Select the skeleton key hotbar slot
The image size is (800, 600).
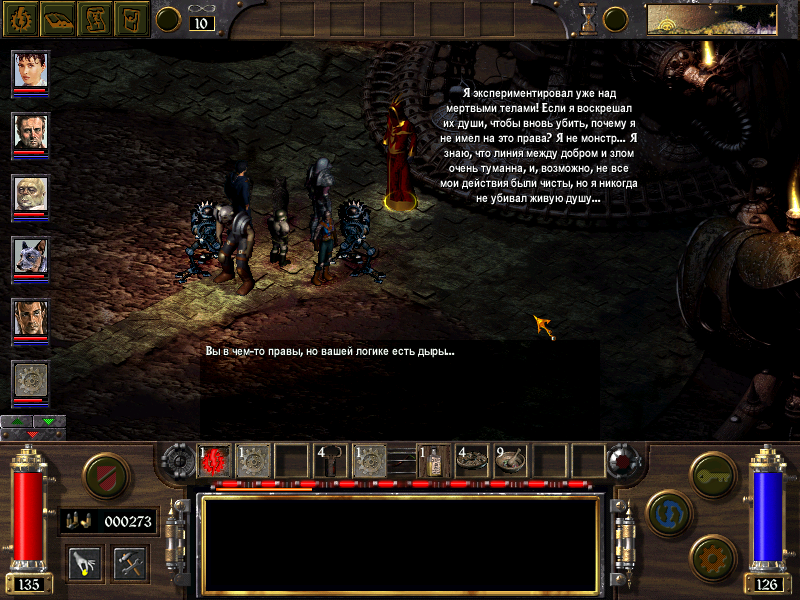pos(330,459)
